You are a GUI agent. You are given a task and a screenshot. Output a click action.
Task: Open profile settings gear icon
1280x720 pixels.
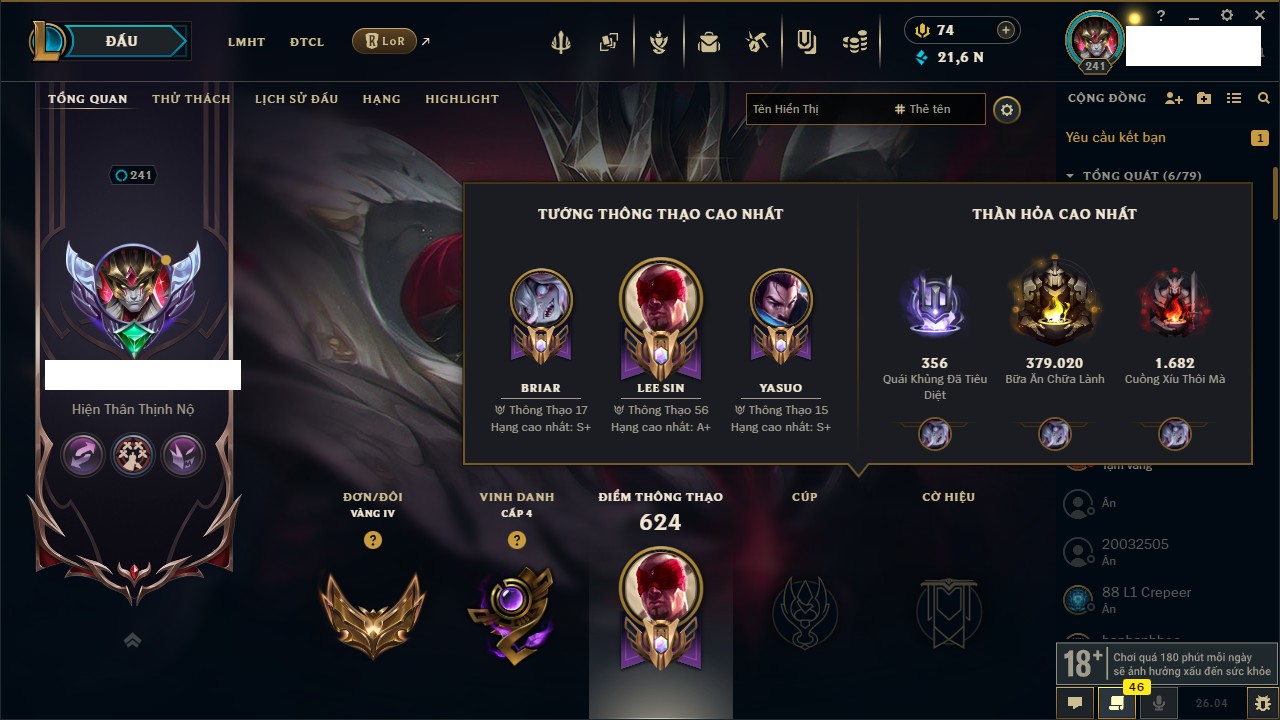click(x=1007, y=109)
